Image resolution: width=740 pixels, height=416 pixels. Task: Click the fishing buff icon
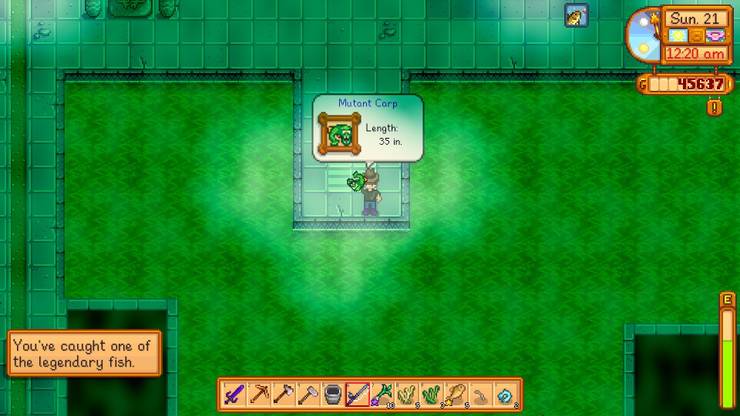pyautogui.click(x=576, y=16)
